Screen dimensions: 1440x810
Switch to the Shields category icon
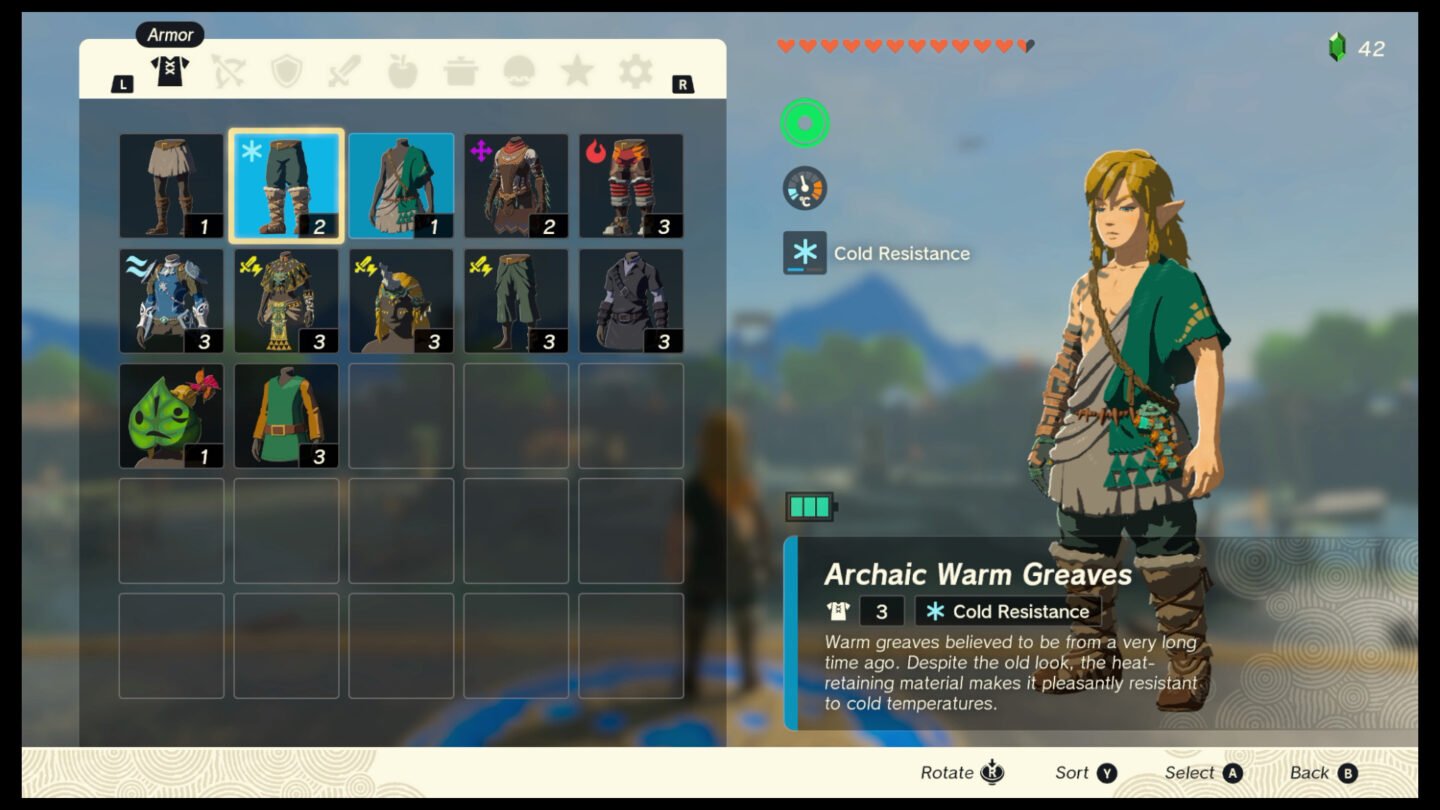coord(289,72)
